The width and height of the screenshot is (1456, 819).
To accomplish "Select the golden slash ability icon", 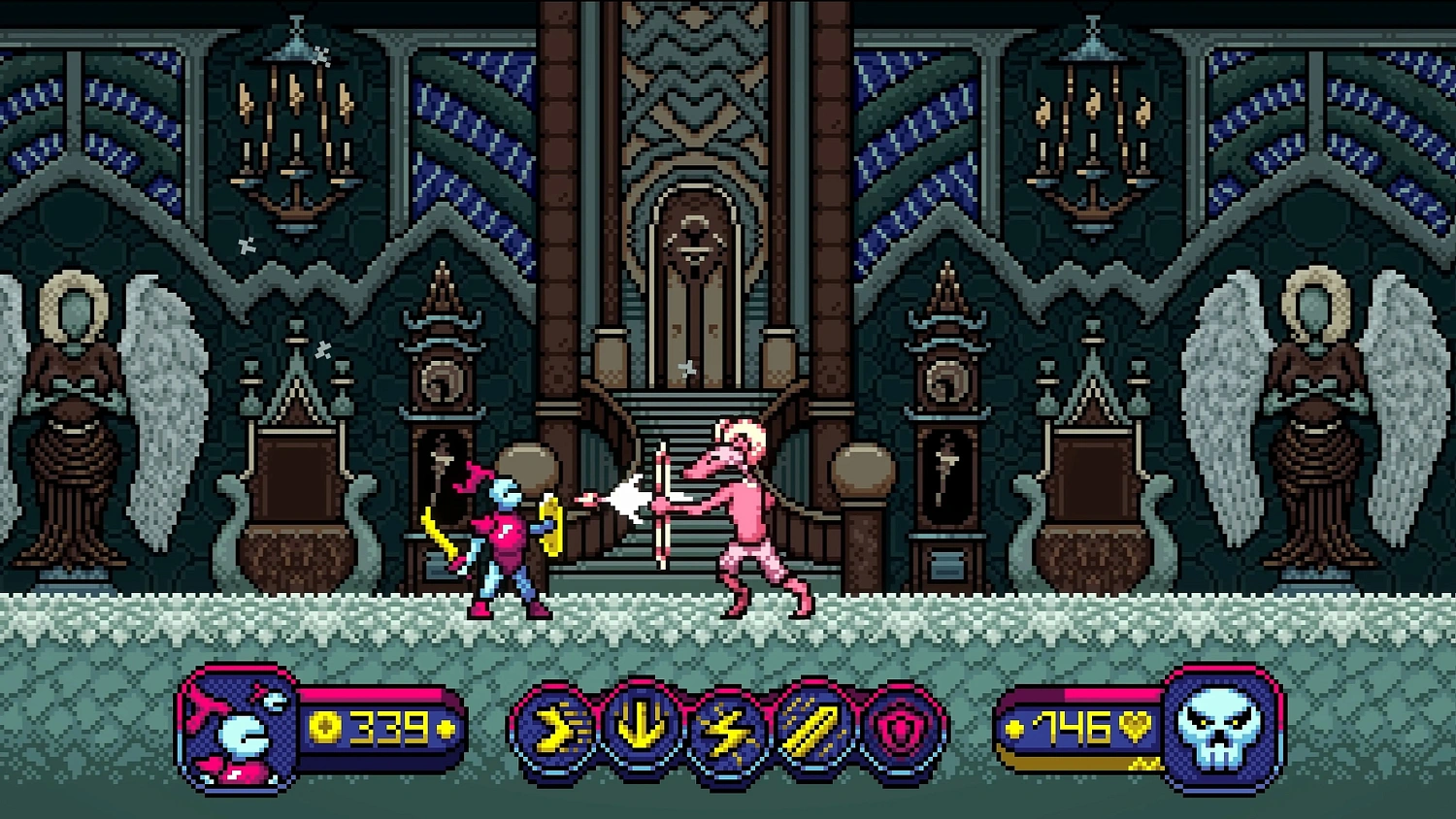I will click(x=812, y=728).
